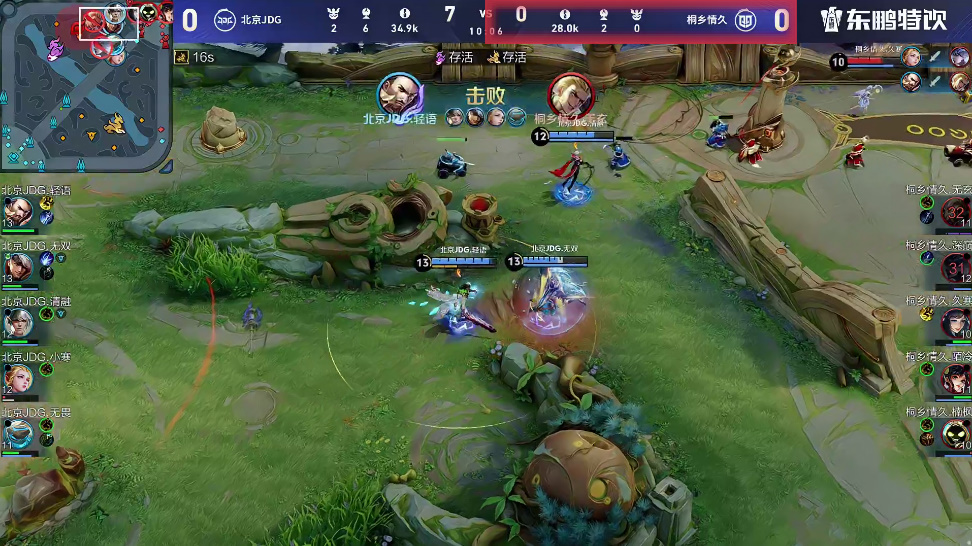
Task: Click the killer portrait in the 击败 announcement
Action: tap(398, 95)
